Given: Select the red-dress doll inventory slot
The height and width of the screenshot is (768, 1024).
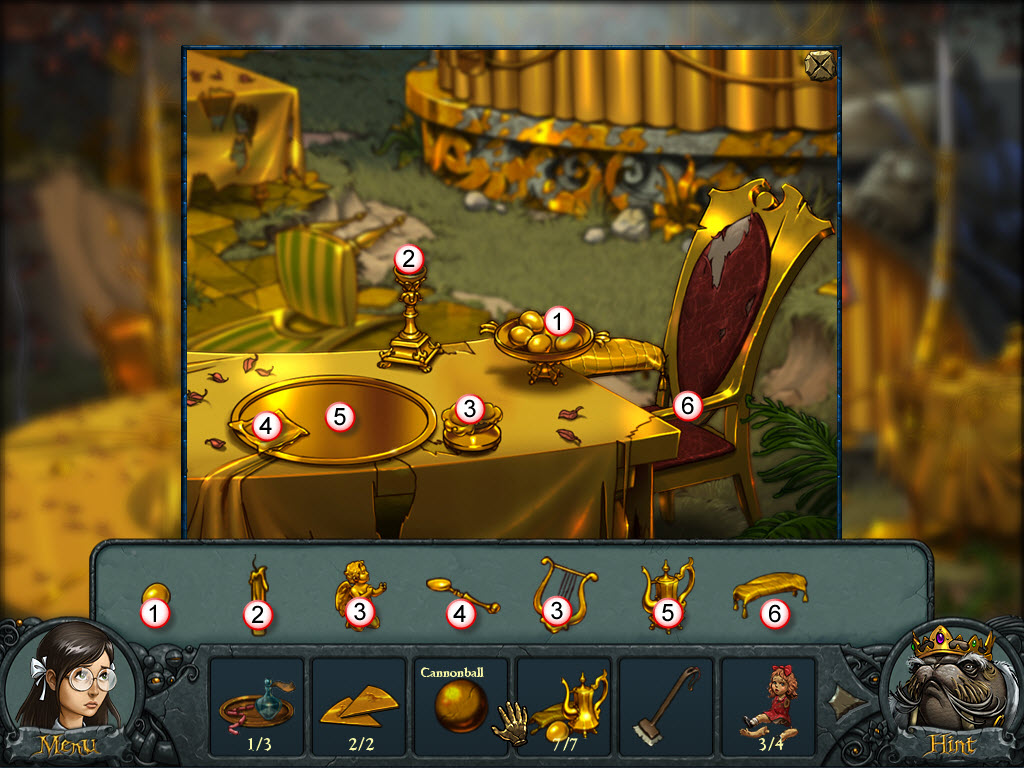Looking at the screenshot, I should tap(767, 705).
